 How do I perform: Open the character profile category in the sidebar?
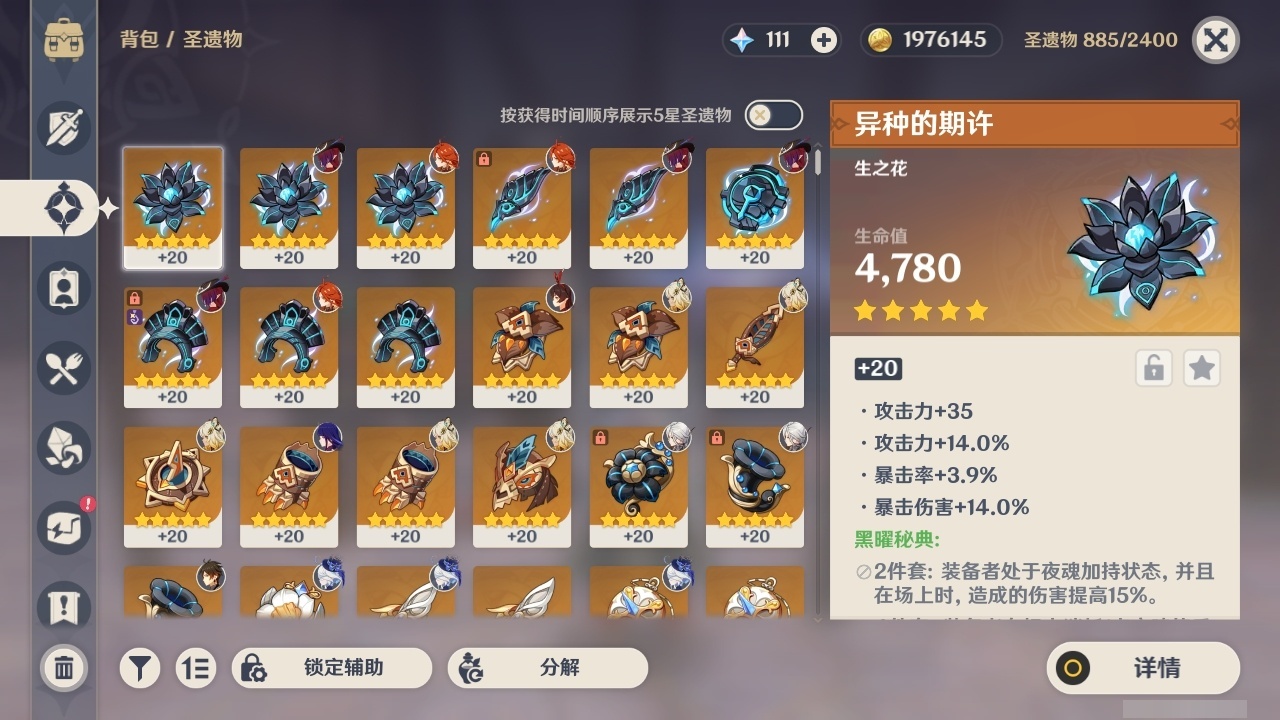[62, 289]
